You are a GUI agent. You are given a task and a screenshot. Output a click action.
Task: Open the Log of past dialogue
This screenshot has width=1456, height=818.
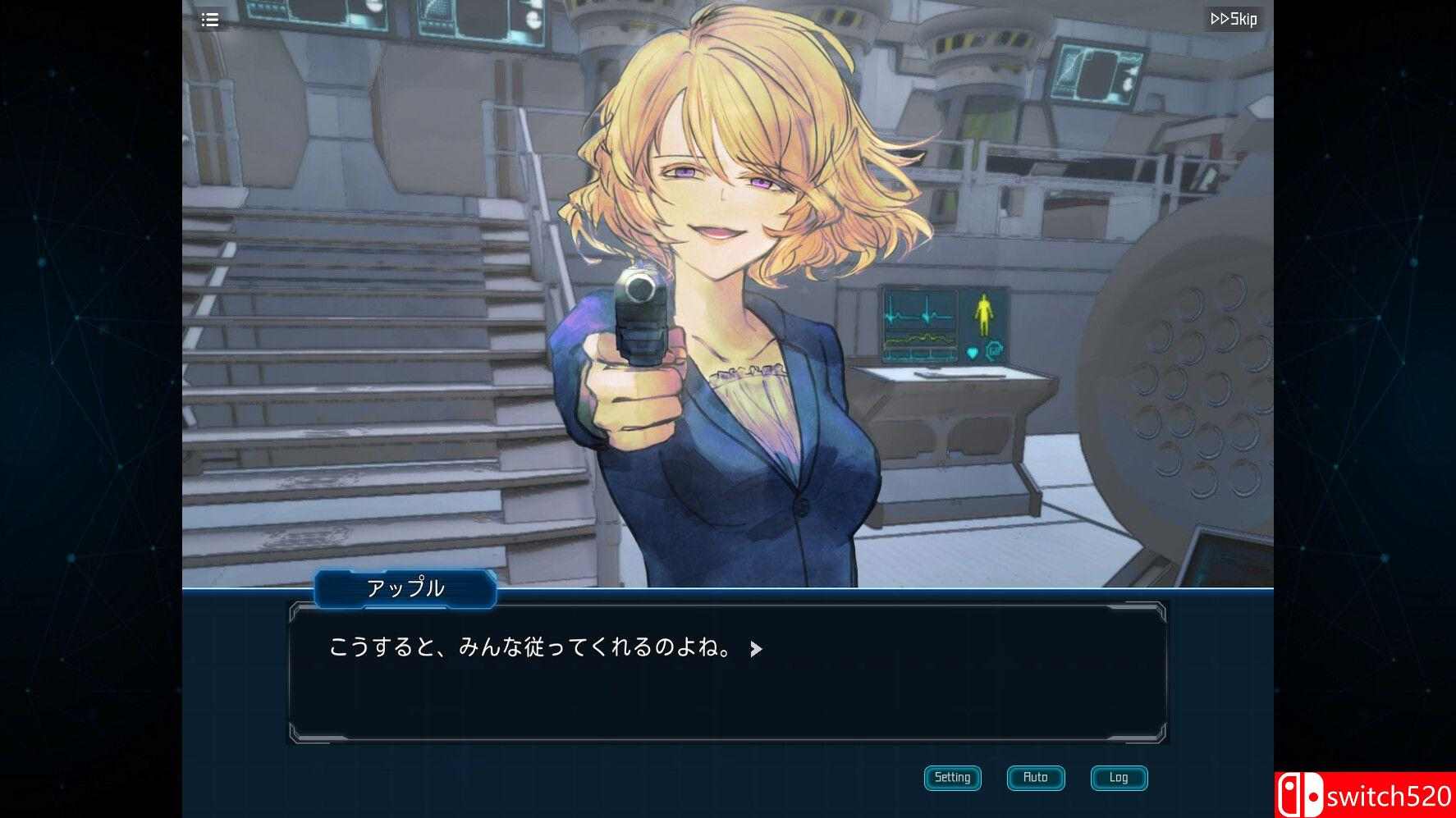[1119, 778]
